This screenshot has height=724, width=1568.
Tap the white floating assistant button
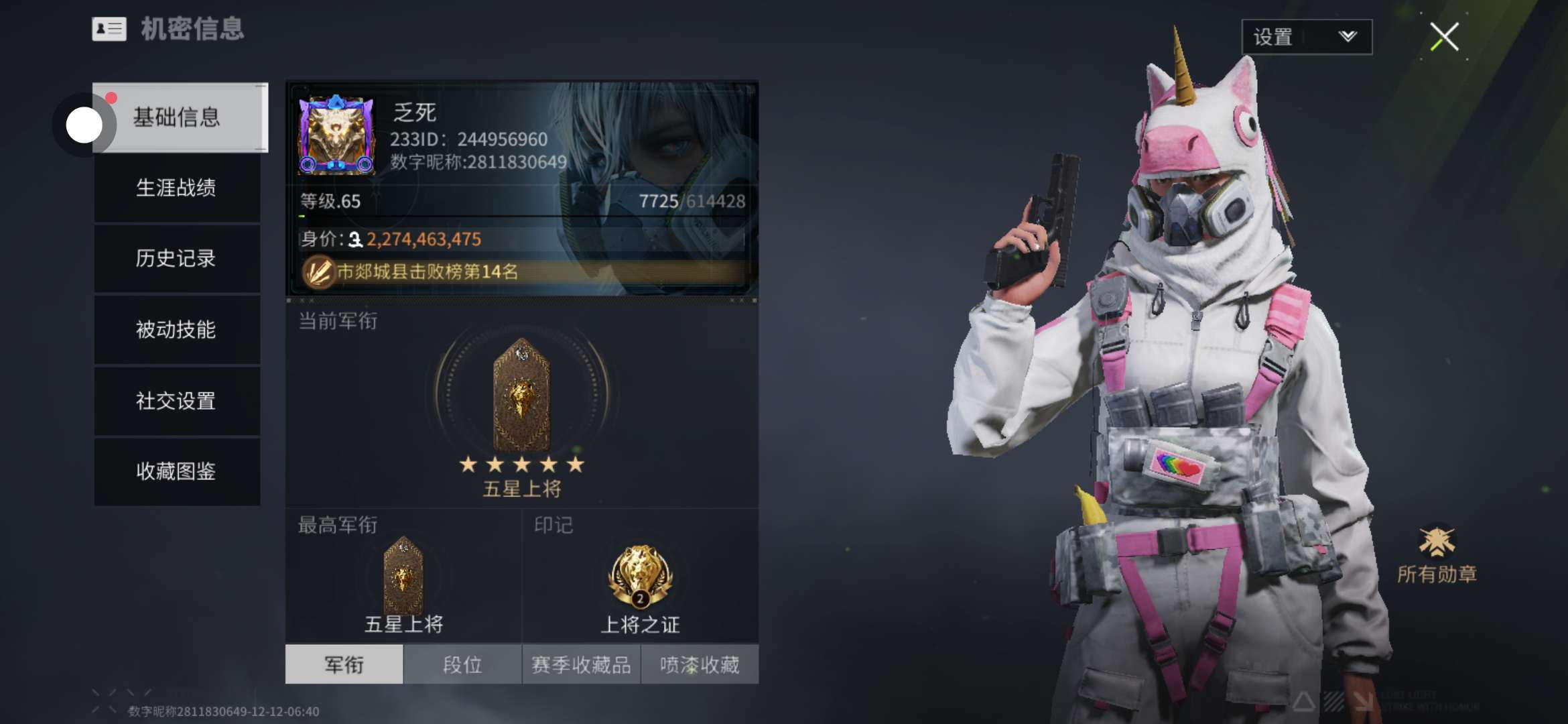tap(84, 125)
